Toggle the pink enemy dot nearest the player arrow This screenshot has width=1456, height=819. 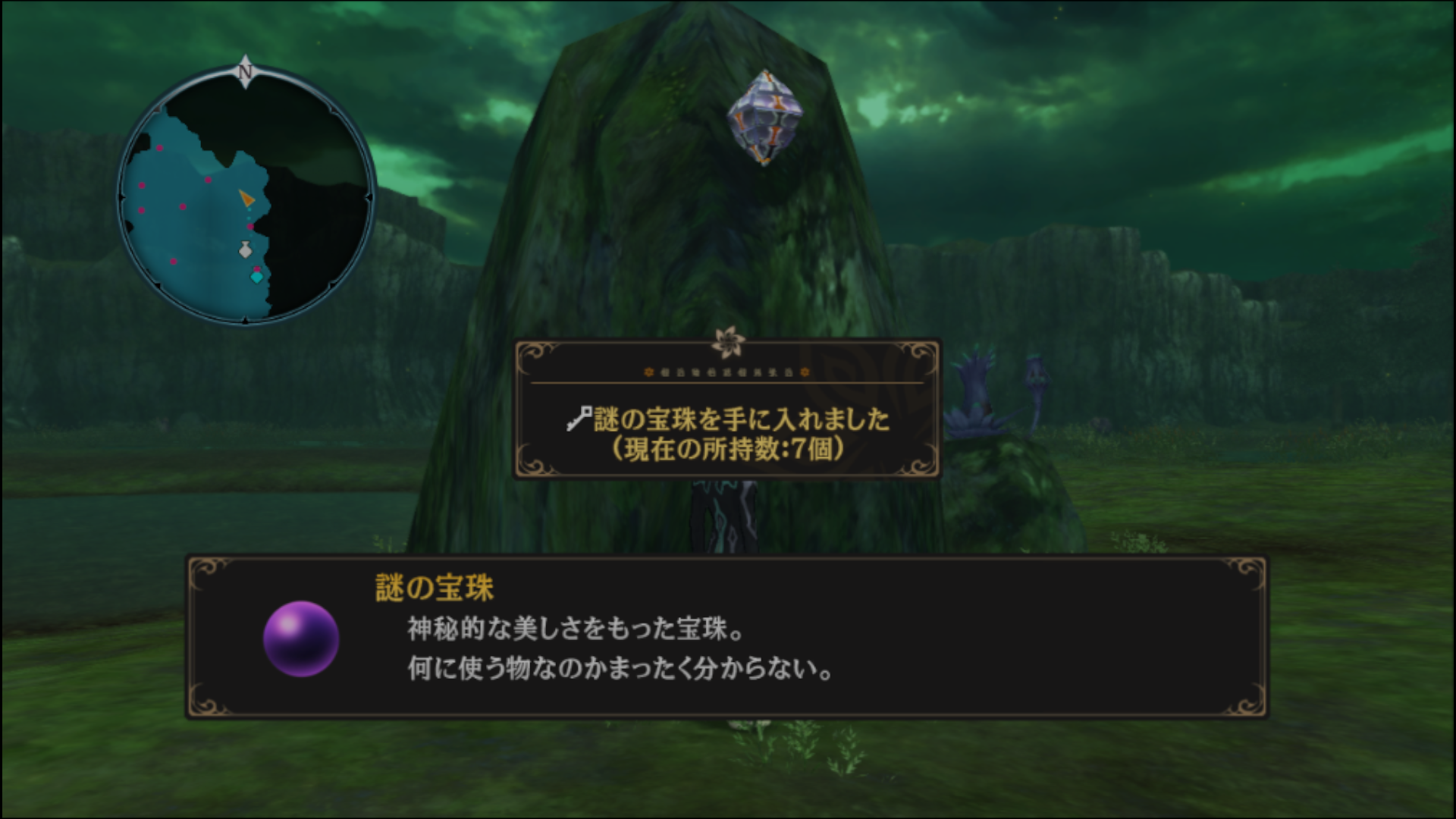pyautogui.click(x=249, y=225)
